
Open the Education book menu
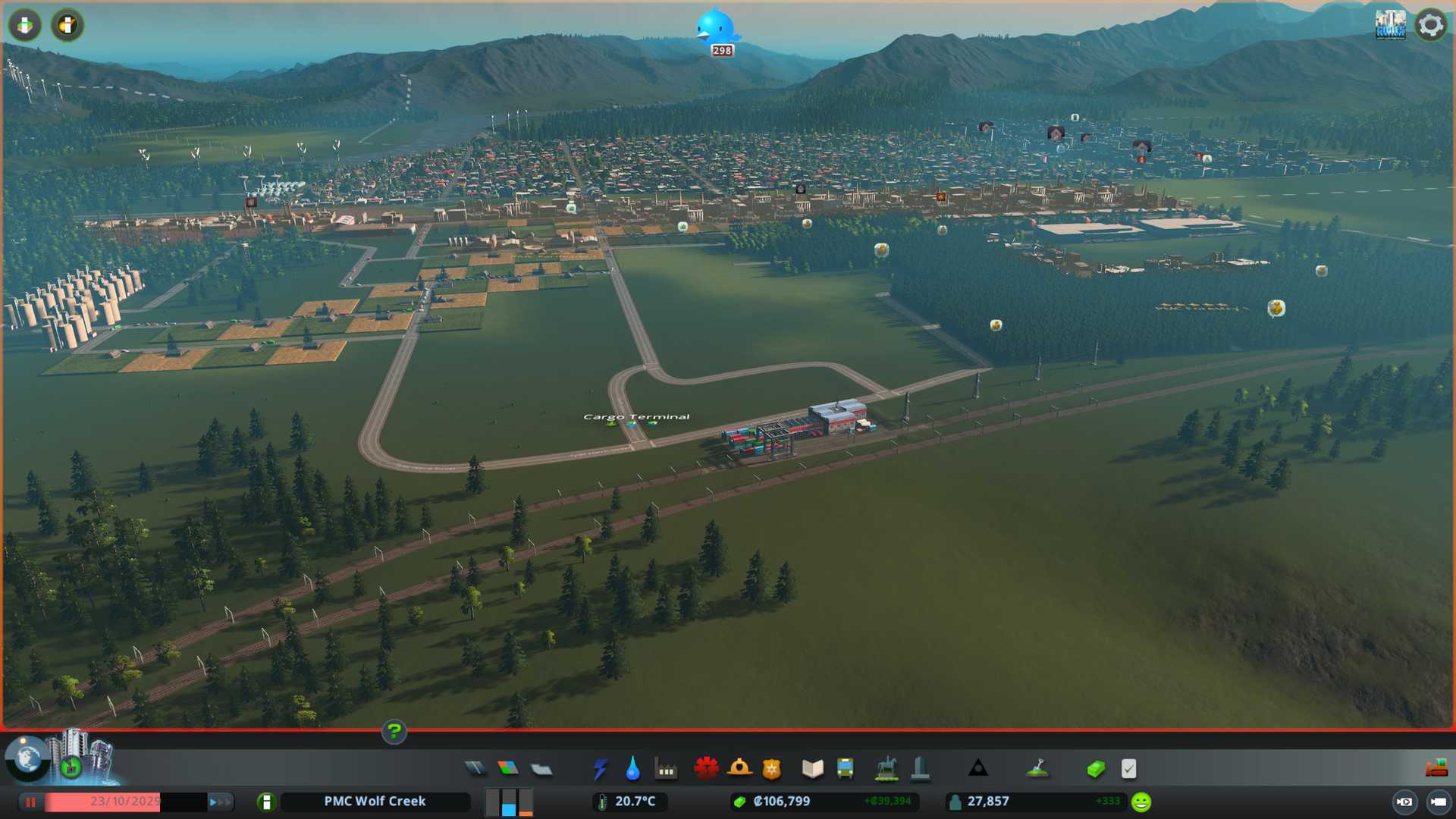[812, 769]
